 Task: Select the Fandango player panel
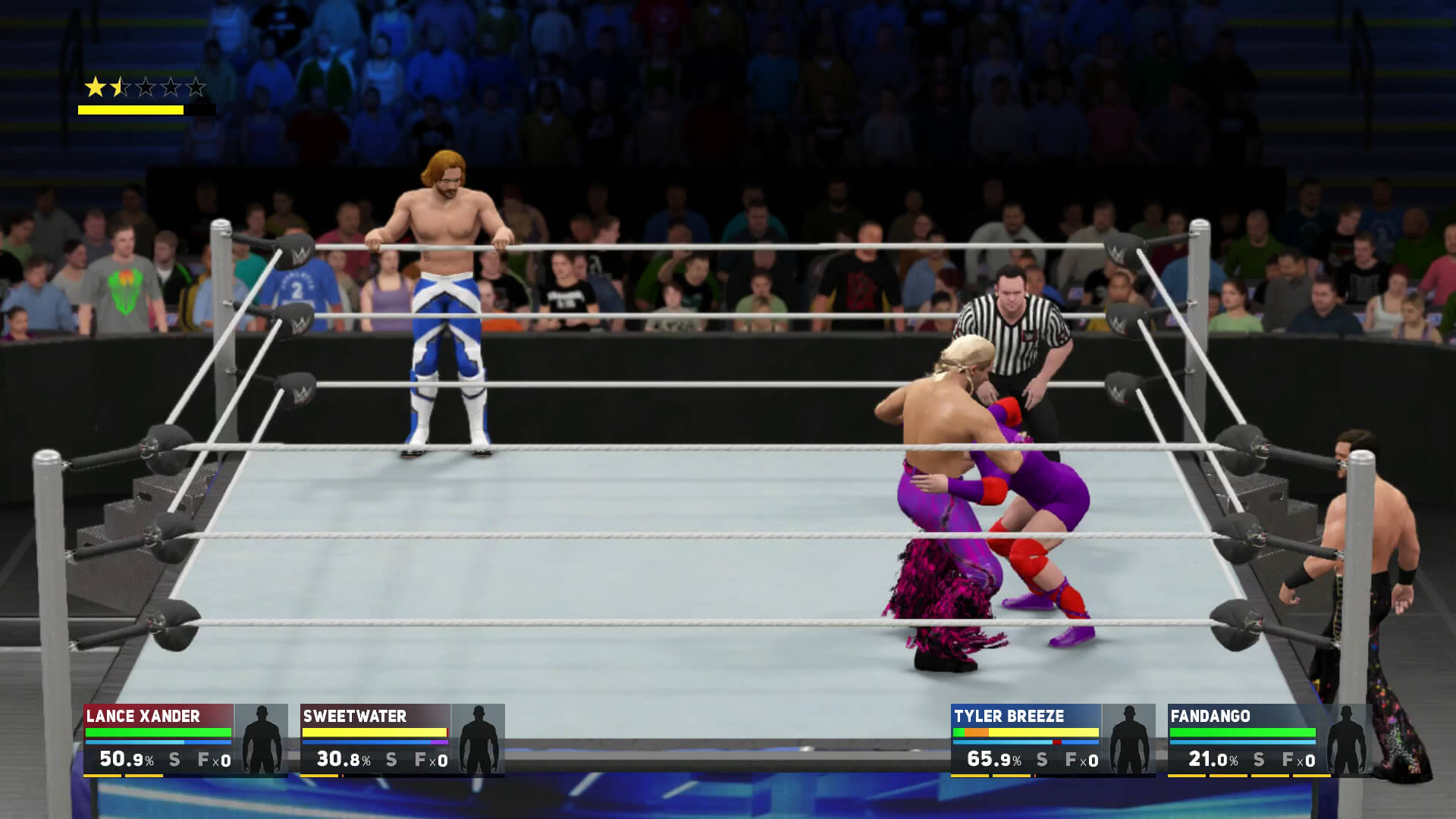(1243, 739)
